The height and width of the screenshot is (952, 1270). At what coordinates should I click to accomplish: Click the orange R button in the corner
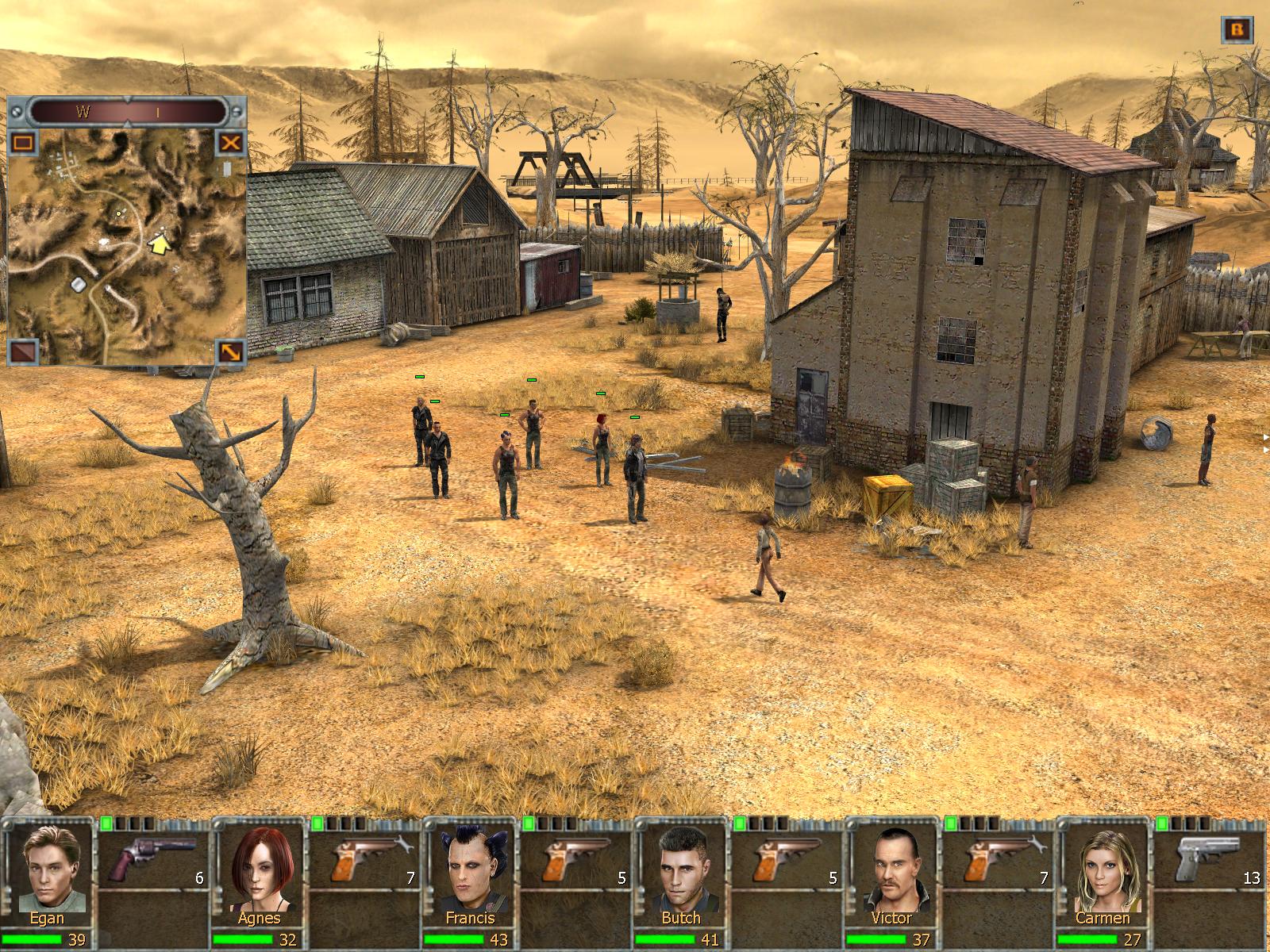click(1237, 30)
